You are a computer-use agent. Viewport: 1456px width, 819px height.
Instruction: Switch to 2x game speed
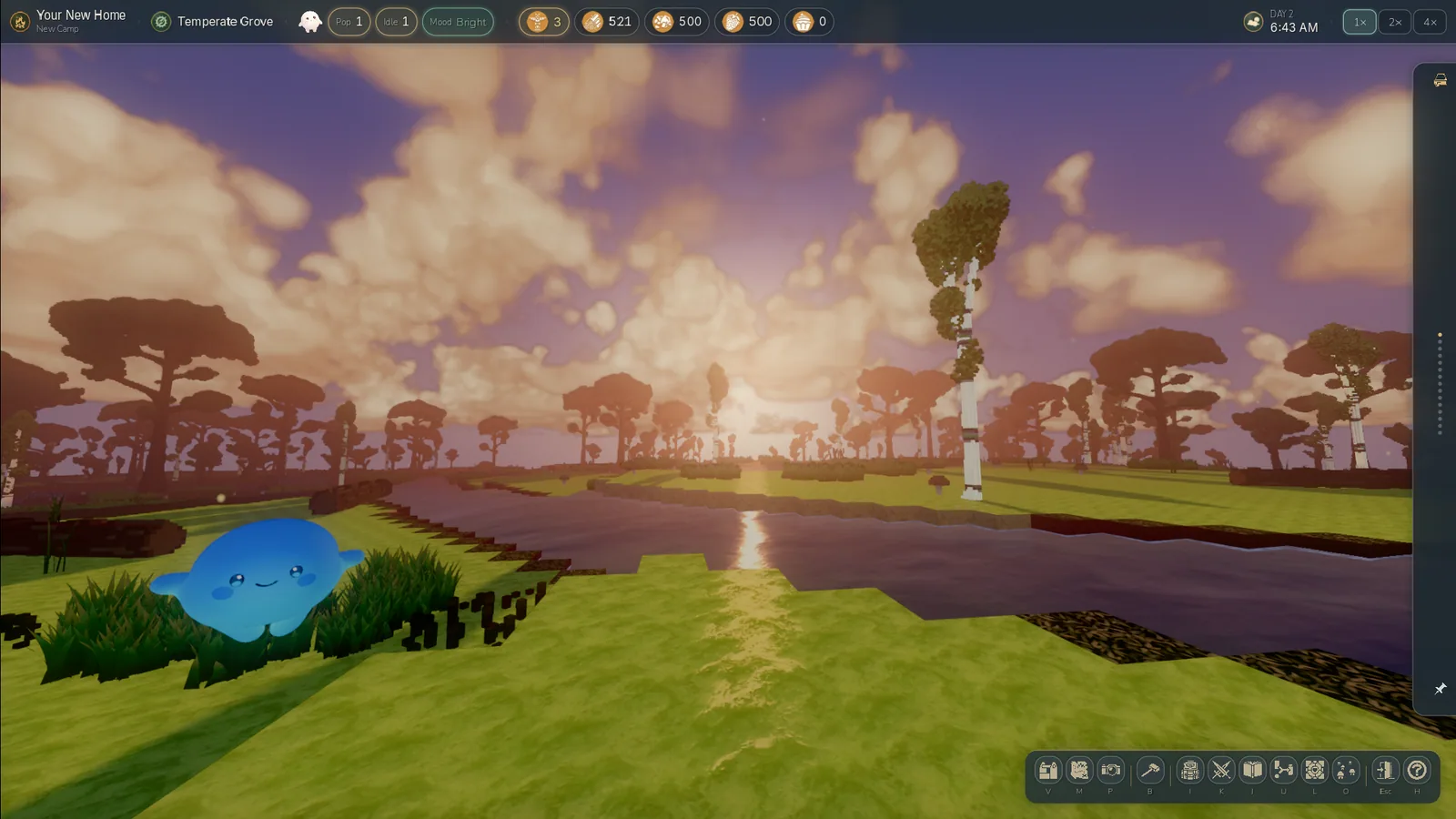[1394, 22]
